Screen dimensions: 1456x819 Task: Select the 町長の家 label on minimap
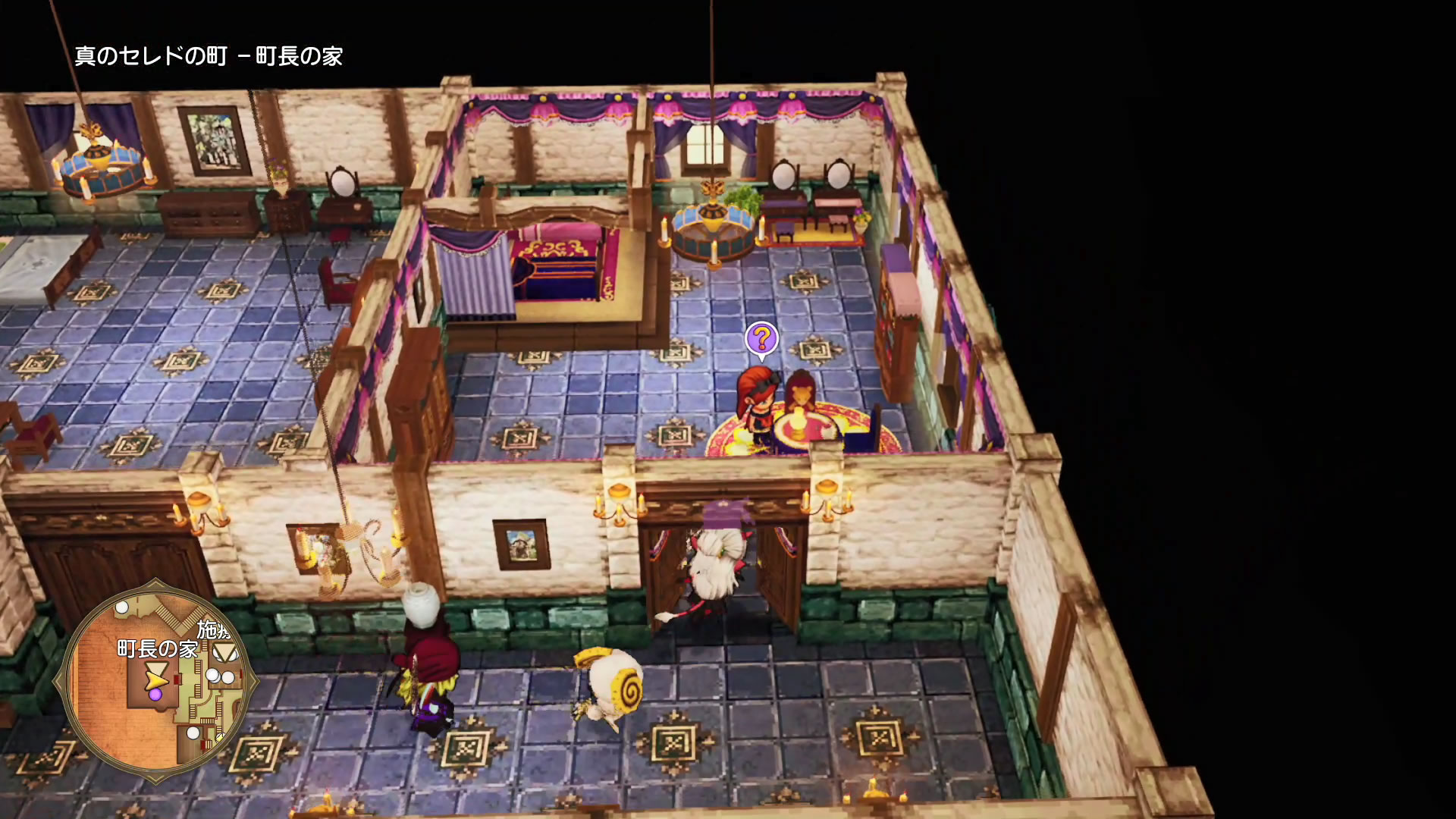click(x=157, y=649)
